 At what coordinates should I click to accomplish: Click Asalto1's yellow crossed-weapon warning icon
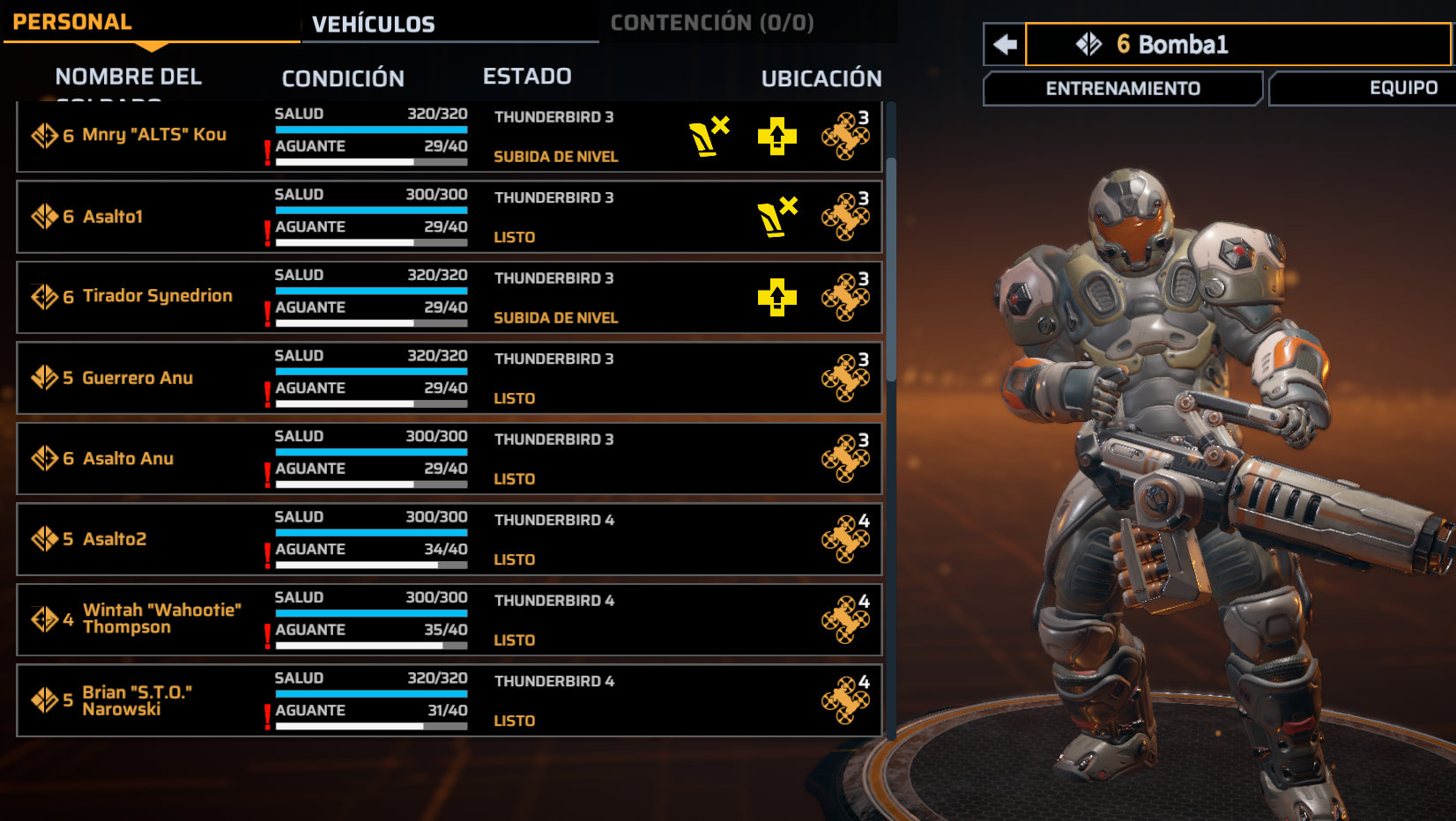point(776,217)
